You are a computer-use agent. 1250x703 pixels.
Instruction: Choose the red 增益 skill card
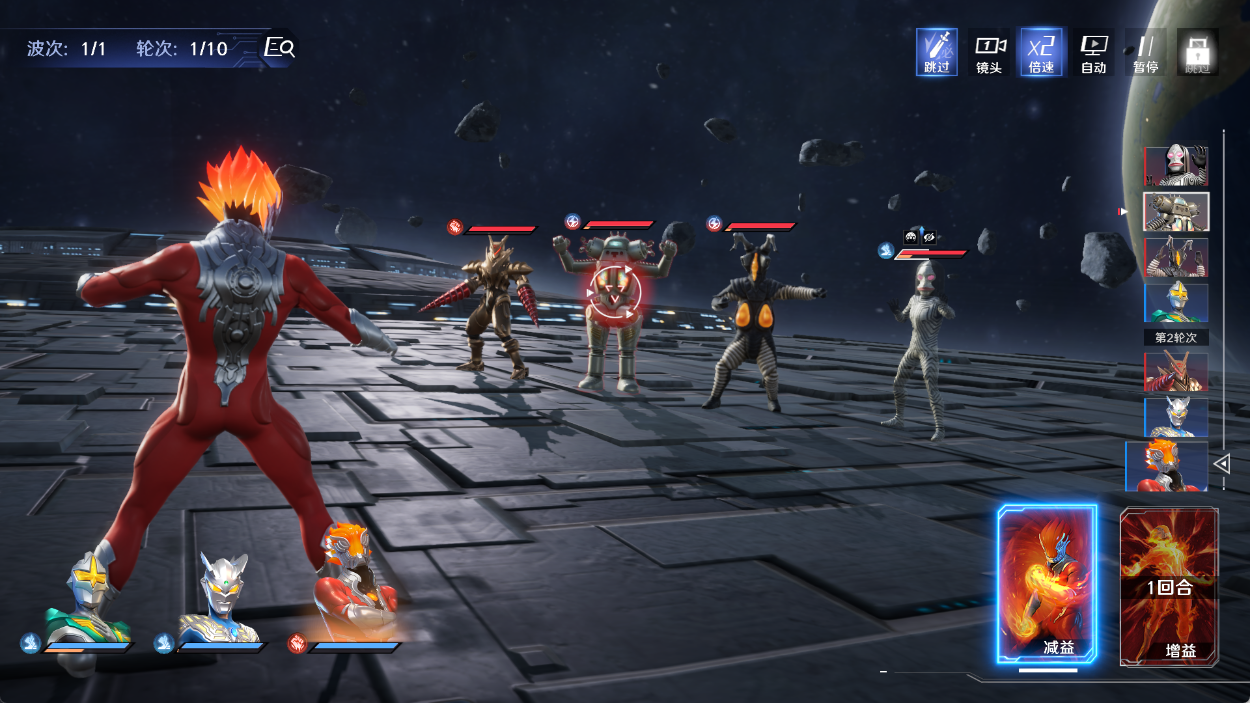(x=1169, y=586)
